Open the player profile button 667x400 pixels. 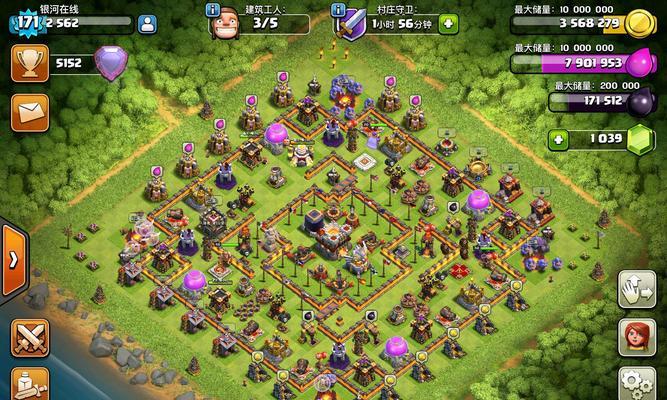(x=147, y=23)
